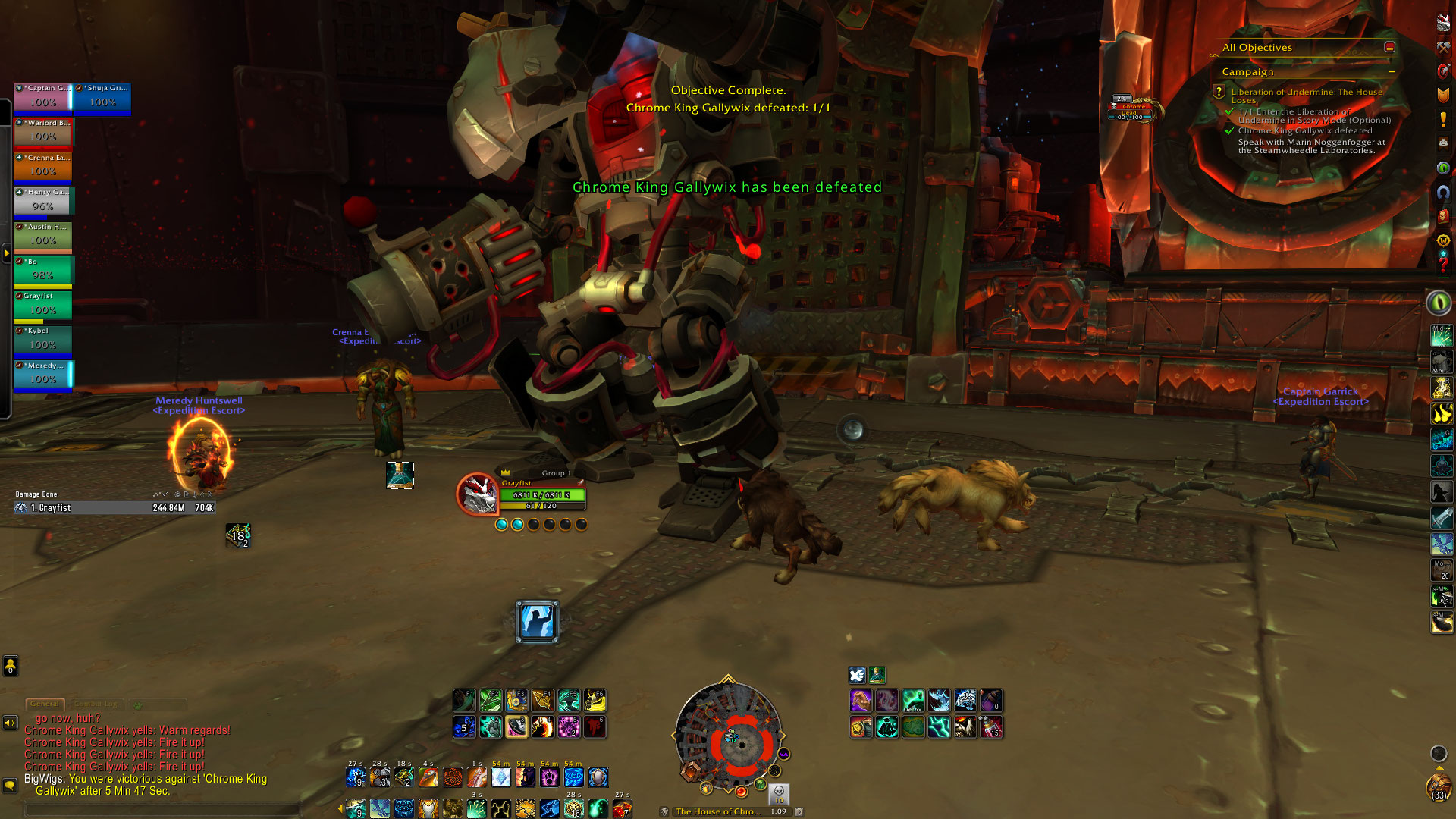The height and width of the screenshot is (819, 1456).
Task: Collapse the Campaign section header
Action: point(1392,72)
